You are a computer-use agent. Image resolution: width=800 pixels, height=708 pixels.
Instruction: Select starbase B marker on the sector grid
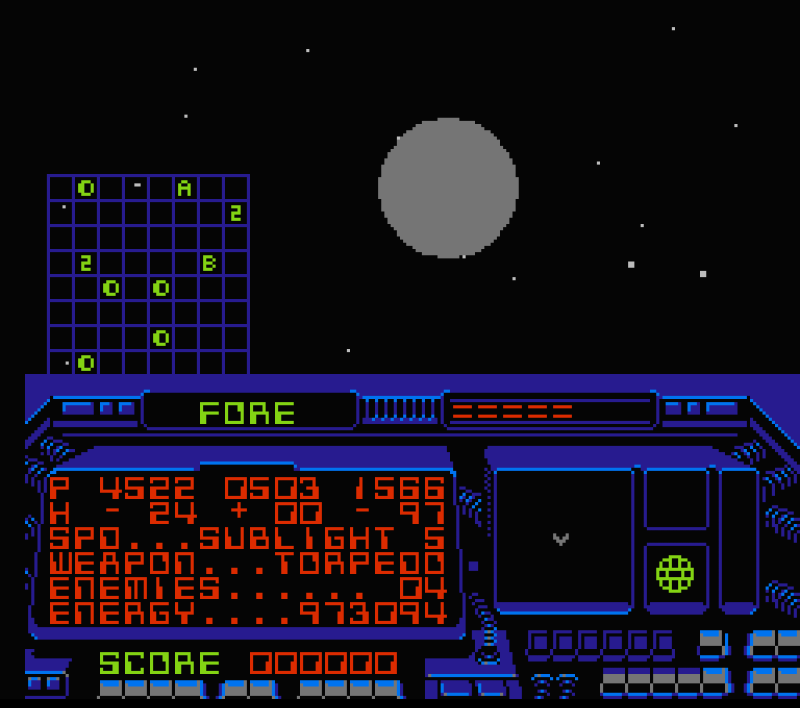[210, 263]
